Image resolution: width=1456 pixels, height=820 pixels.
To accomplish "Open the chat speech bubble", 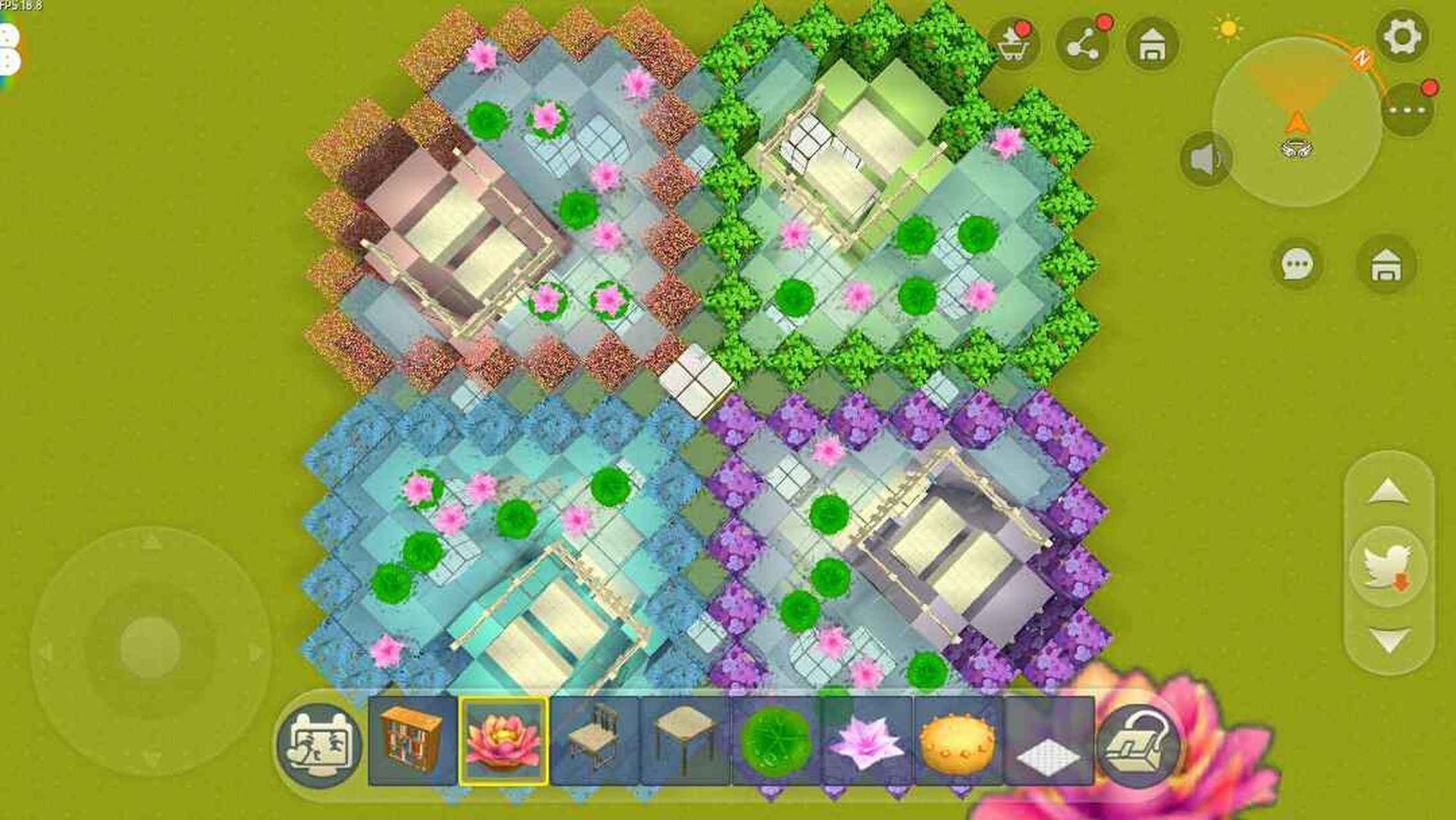I will pos(1298,264).
